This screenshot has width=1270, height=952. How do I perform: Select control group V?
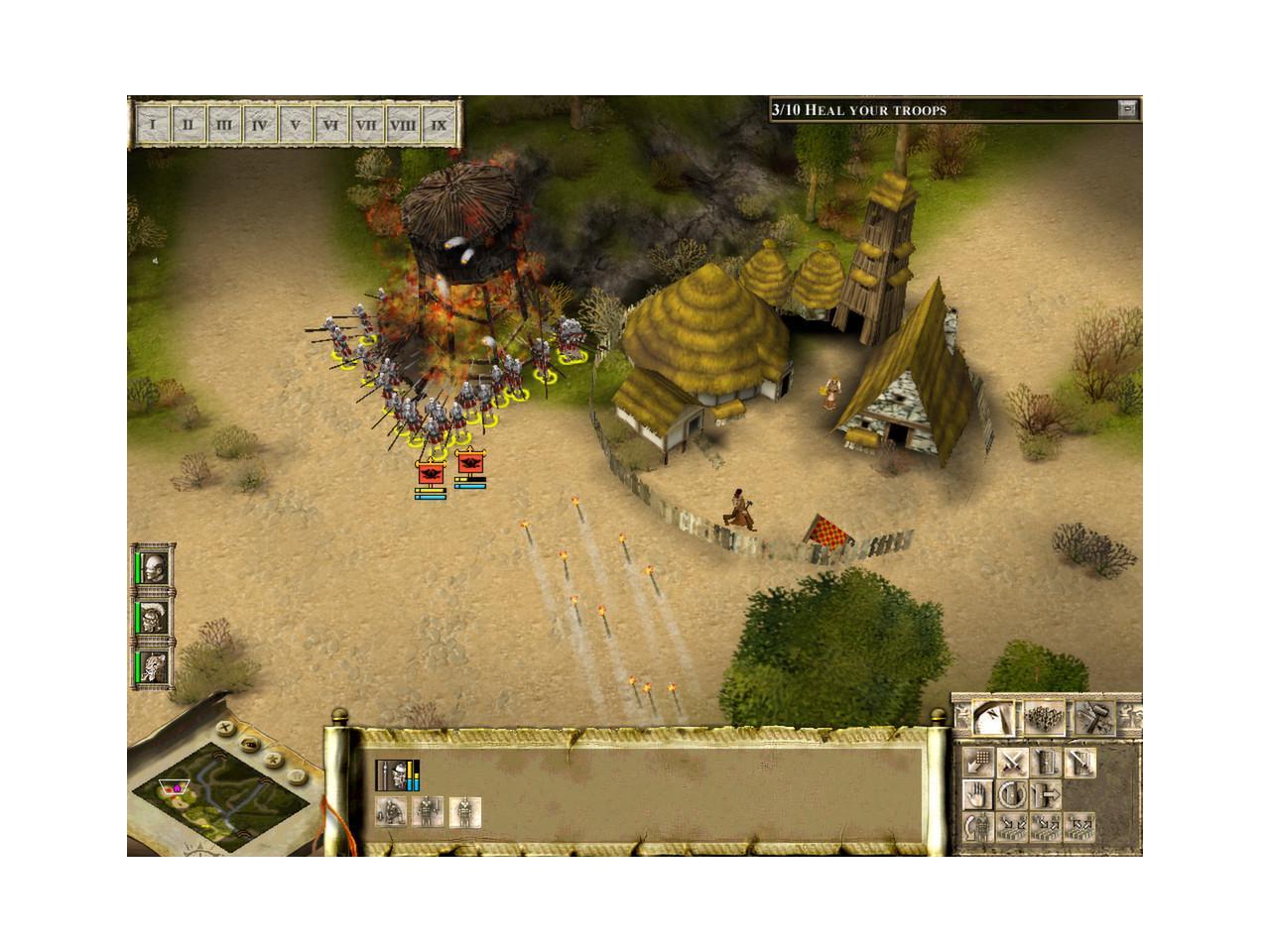point(295,126)
